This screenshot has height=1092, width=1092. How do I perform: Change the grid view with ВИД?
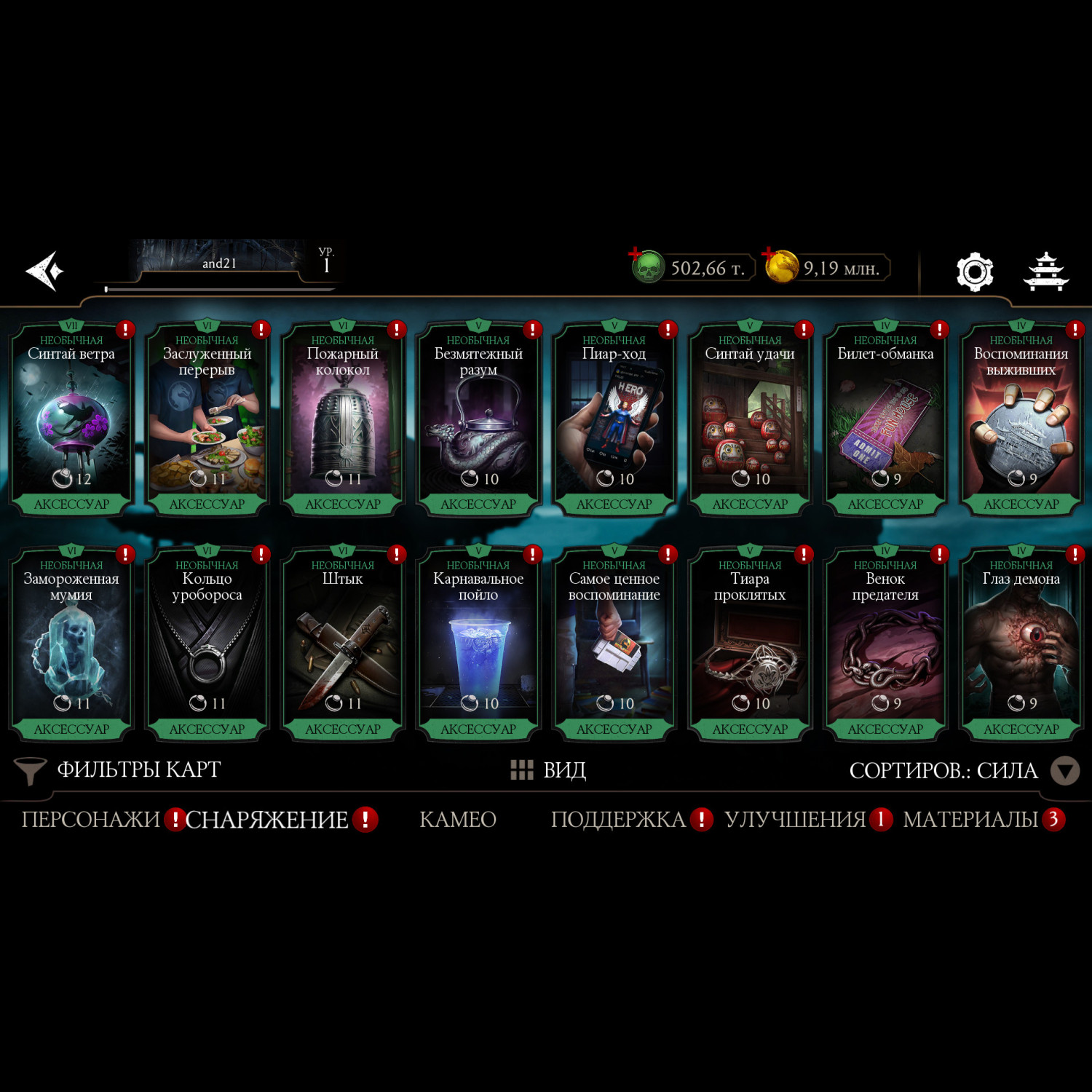(549, 770)
